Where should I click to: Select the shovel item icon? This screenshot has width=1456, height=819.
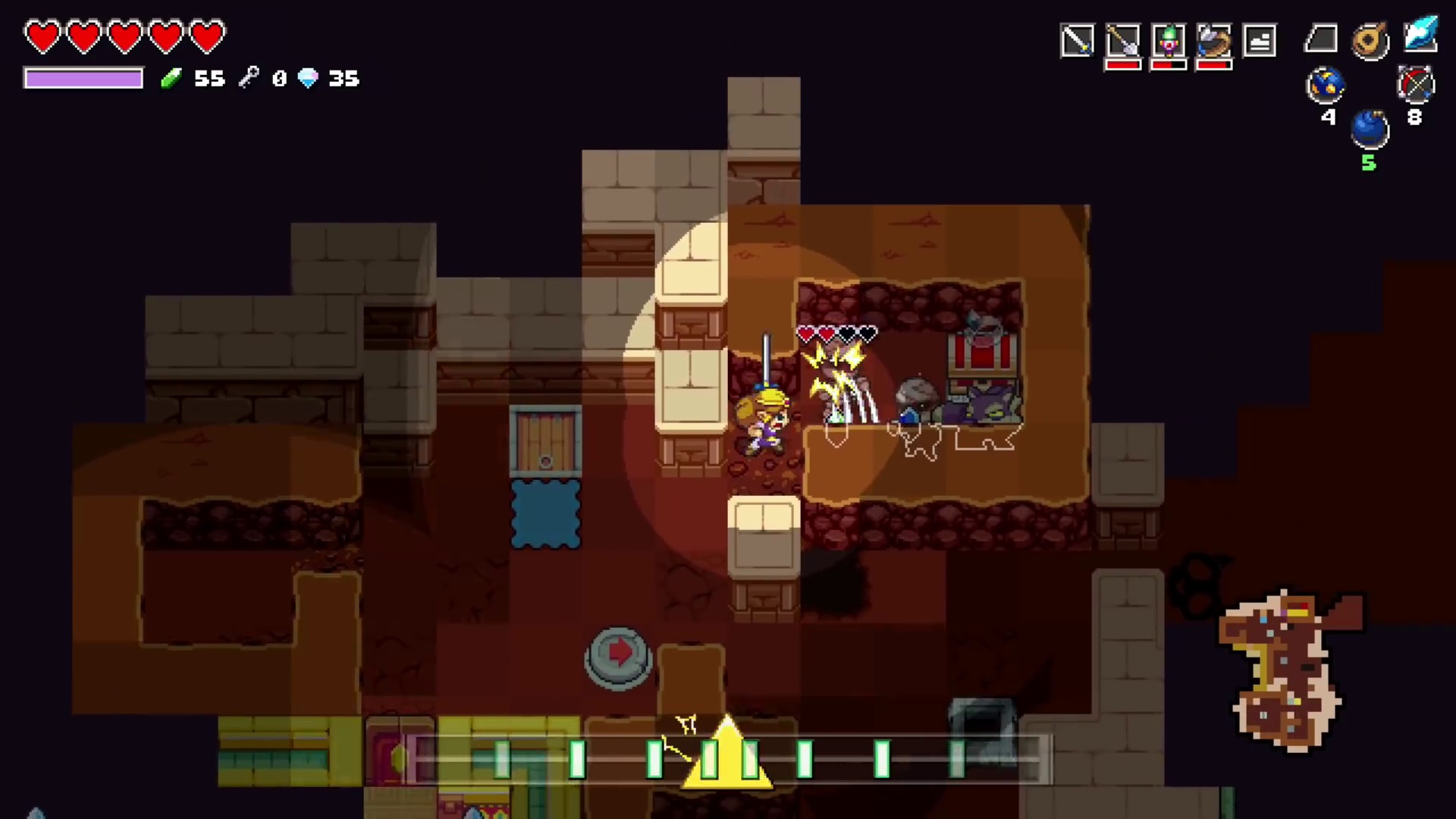tap(1123, 39)
